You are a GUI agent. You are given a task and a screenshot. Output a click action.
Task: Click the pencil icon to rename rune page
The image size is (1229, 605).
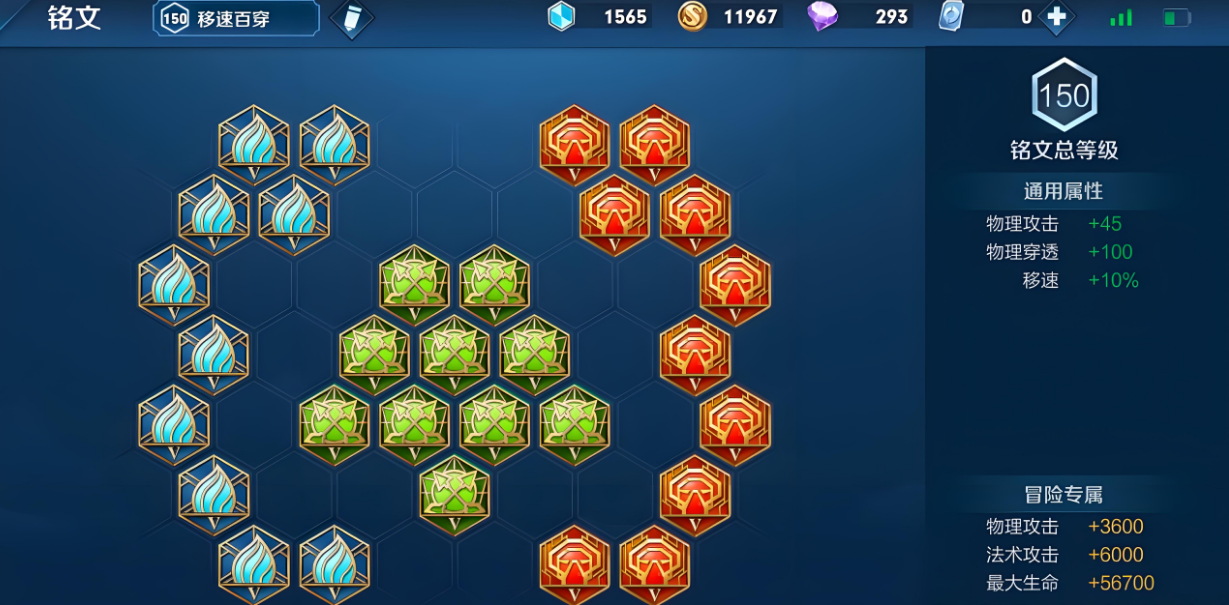pyautogui.click(x=351, y=19)
